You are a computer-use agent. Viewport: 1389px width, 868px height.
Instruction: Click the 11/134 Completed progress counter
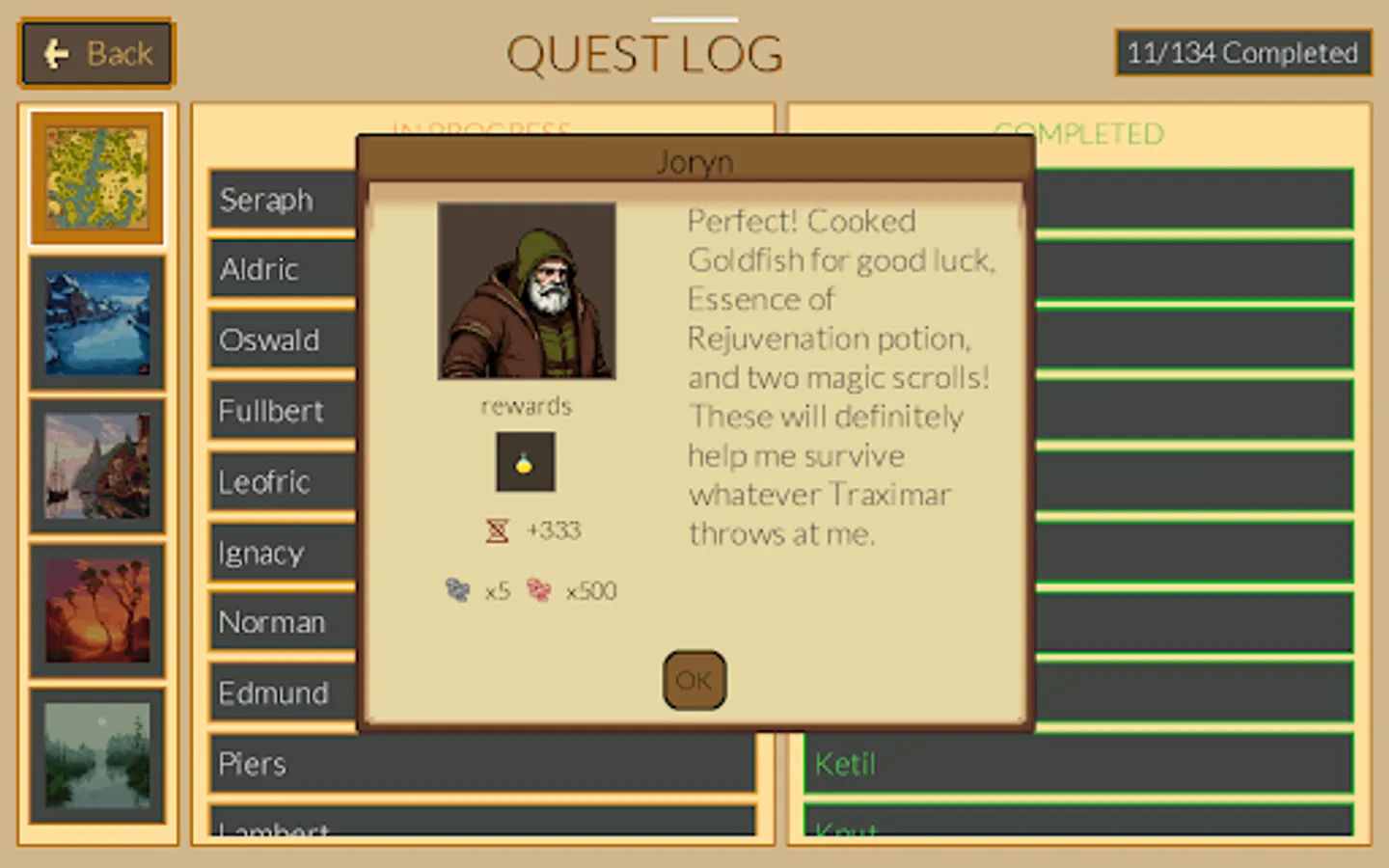(x=1242, y=53)
